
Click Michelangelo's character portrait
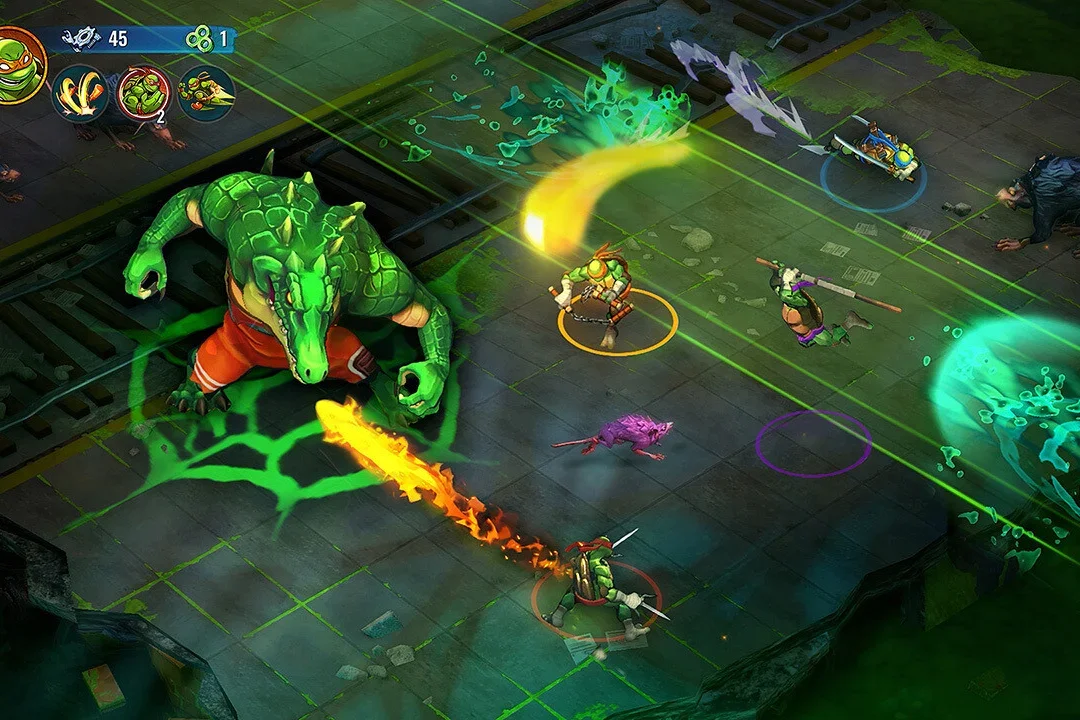pyautogui.click(x=18, y=66)
